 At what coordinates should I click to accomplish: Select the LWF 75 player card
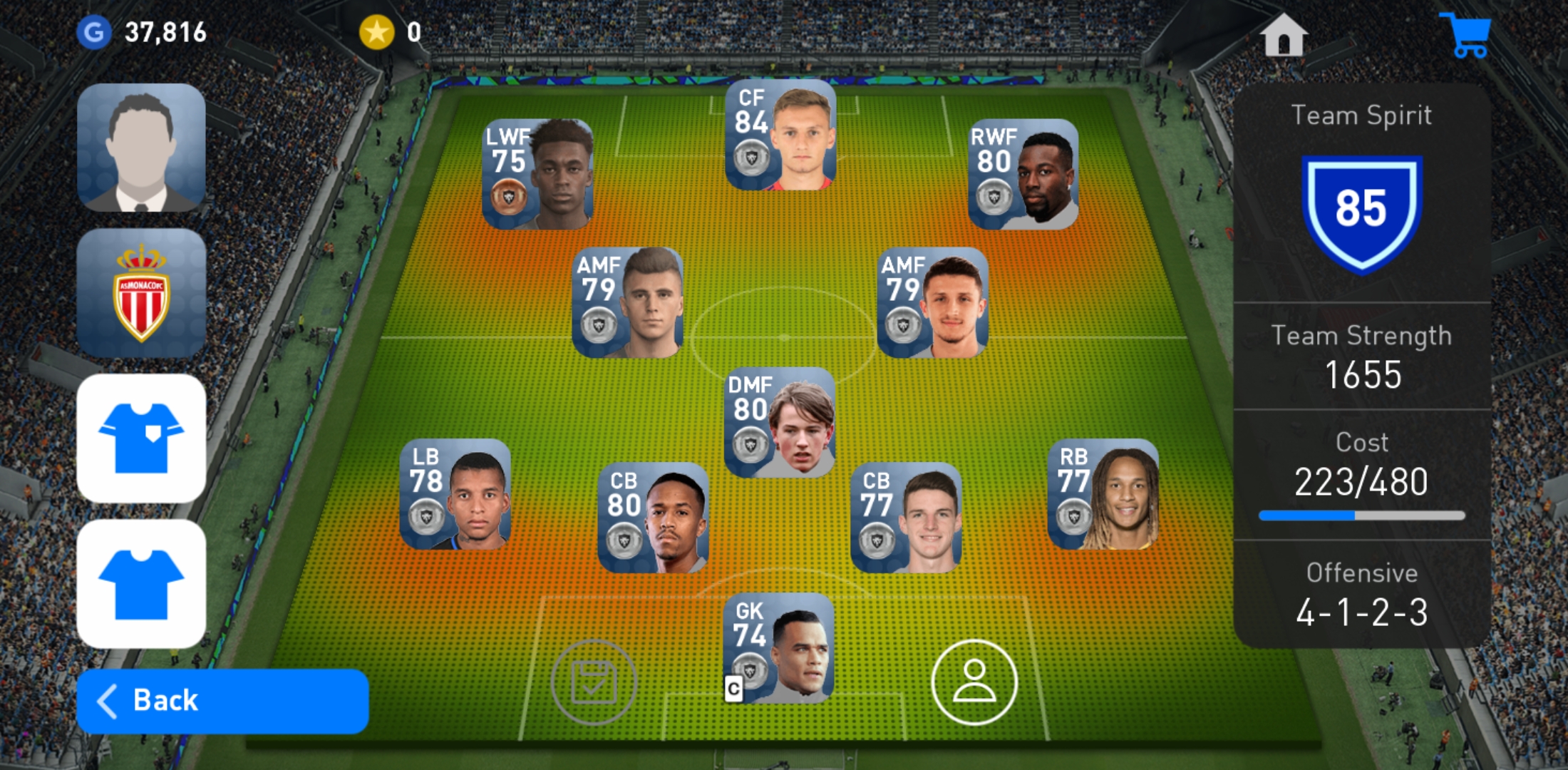click(537, 175)
